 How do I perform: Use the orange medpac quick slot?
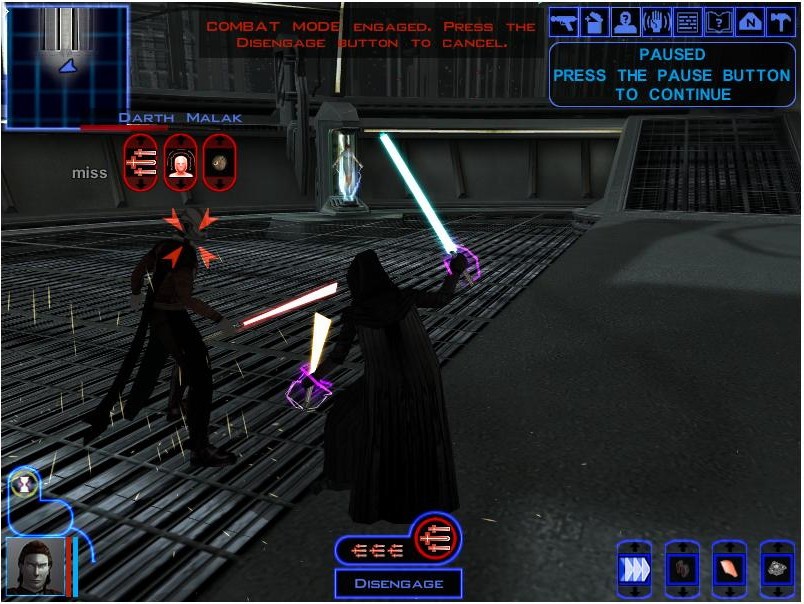(730, 568)
